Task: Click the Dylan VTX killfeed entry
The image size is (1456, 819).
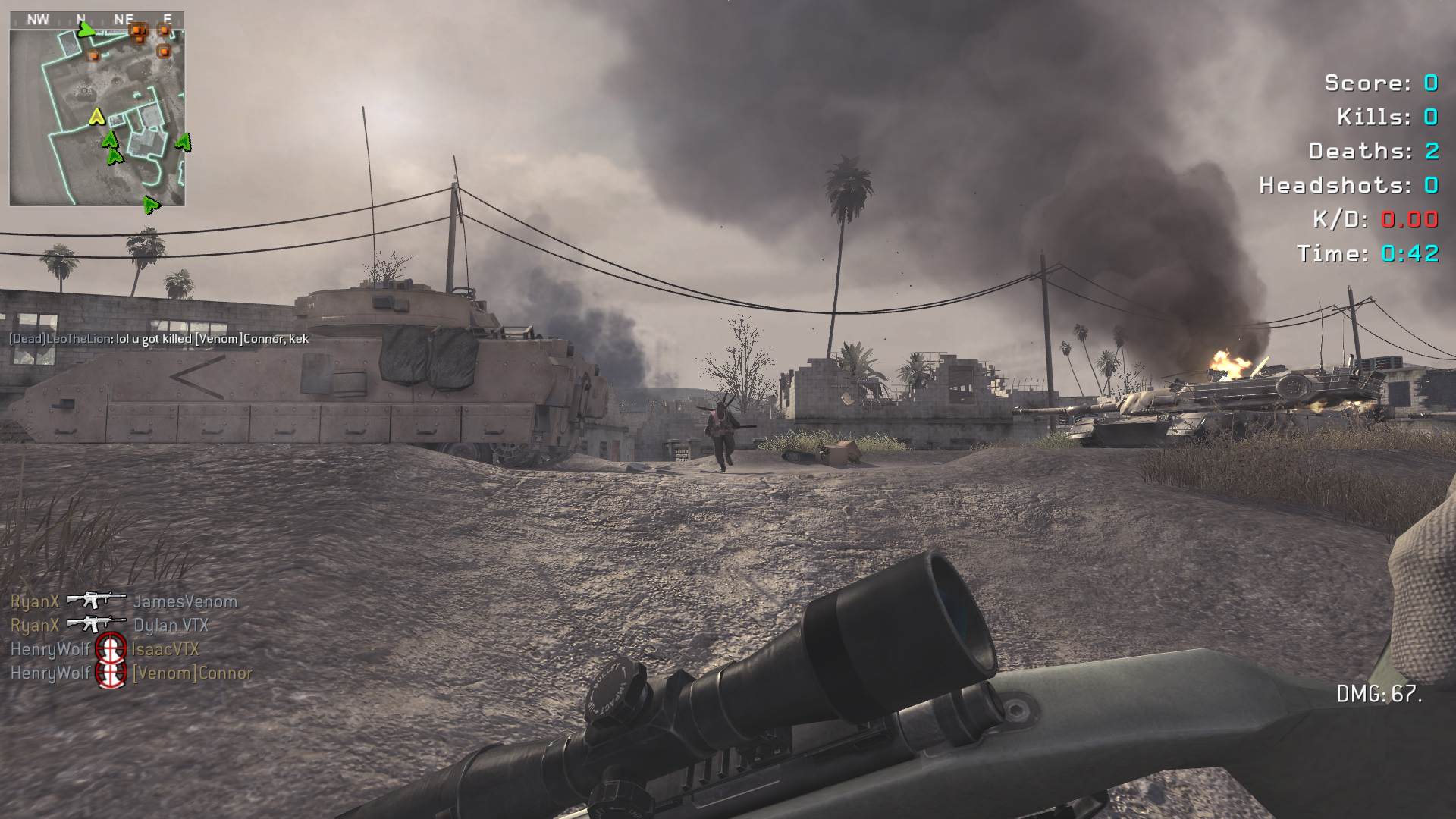Action: pyautogui.click(x=109, y=626)
